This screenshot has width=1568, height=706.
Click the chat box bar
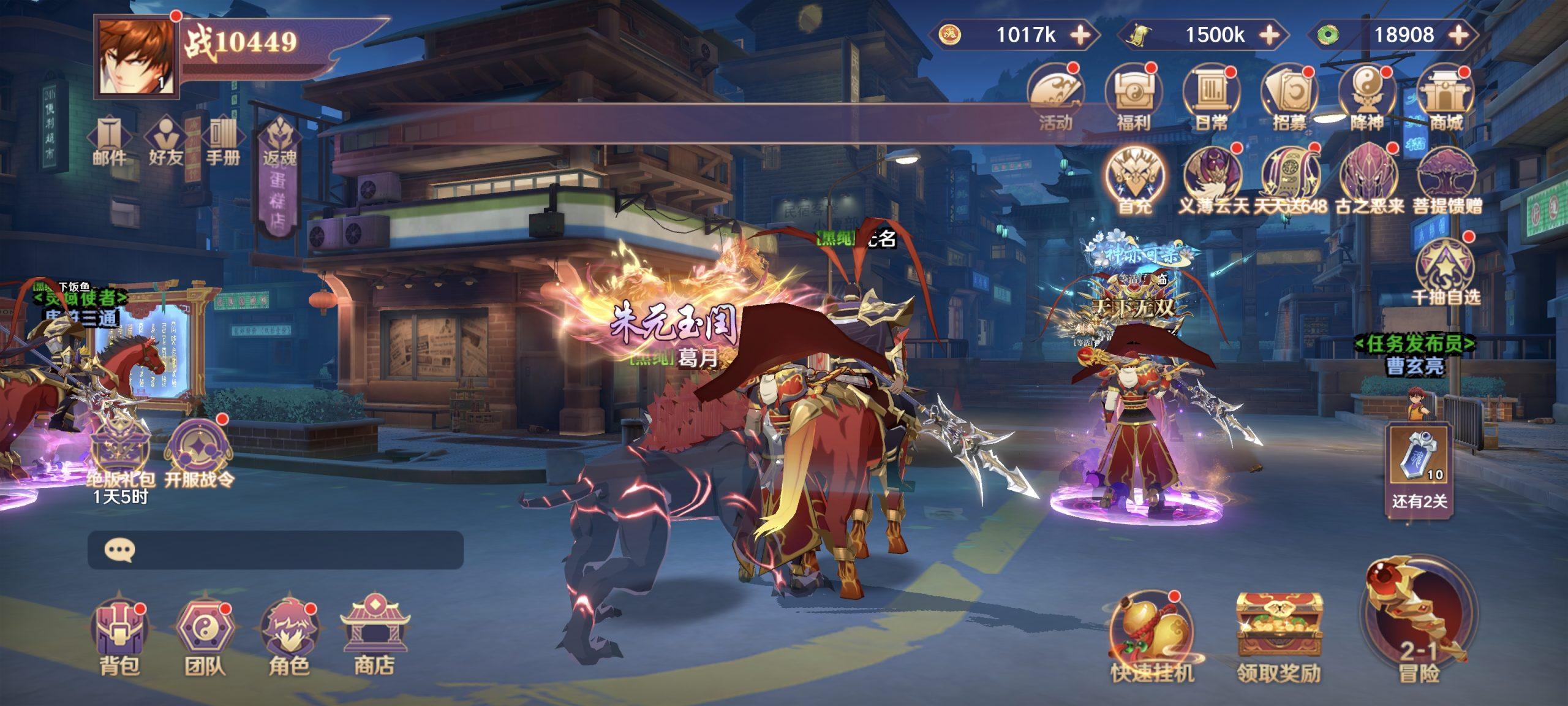point(276,550)
